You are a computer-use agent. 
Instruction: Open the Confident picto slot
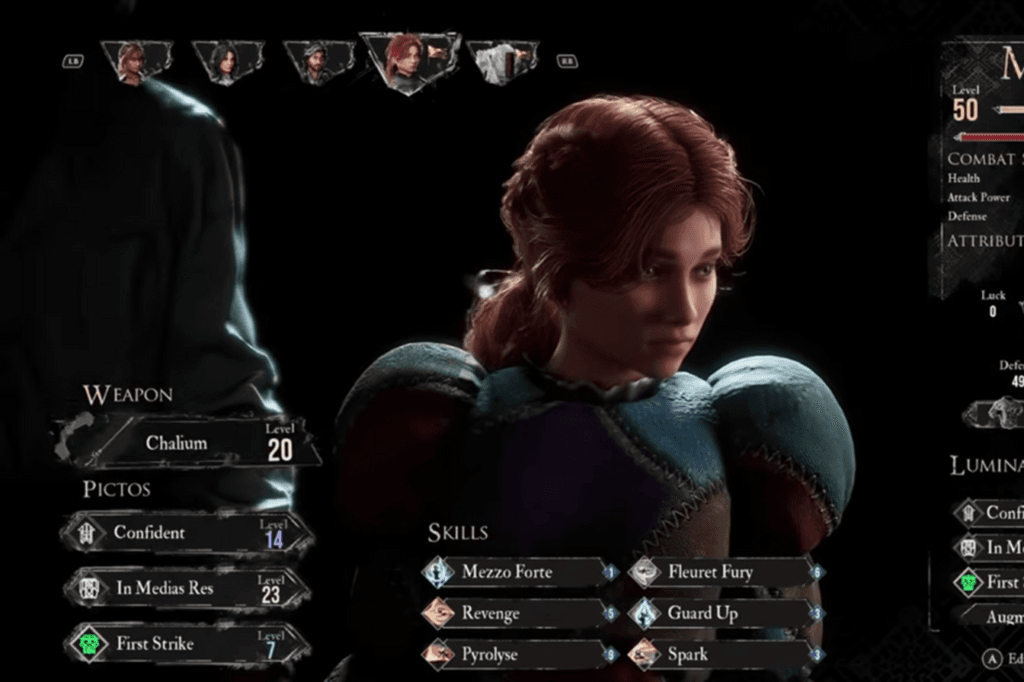click(187, 533)
